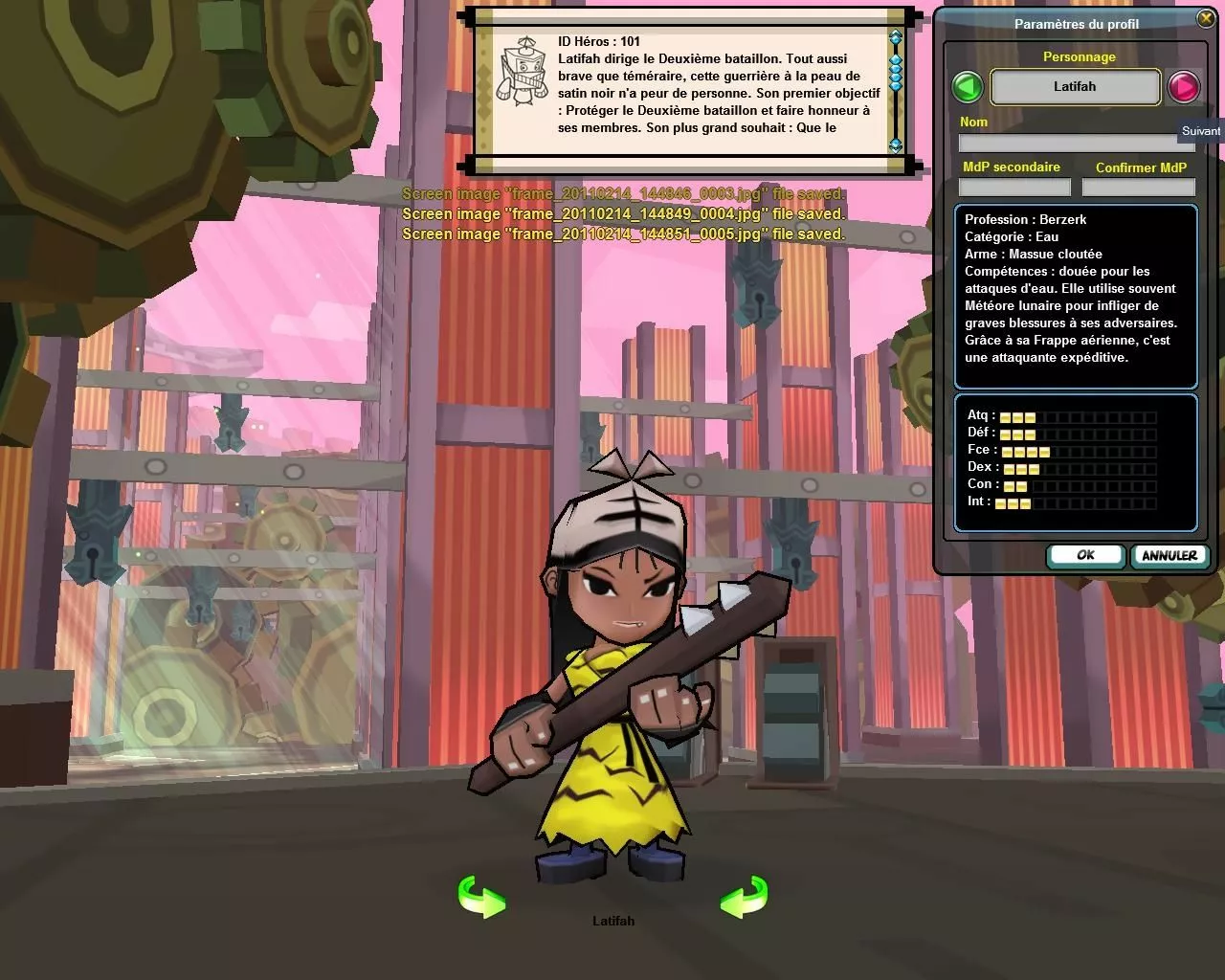1225x980 pixels.
Task: Click the hero description scrollbar
Action: point(896,91)
